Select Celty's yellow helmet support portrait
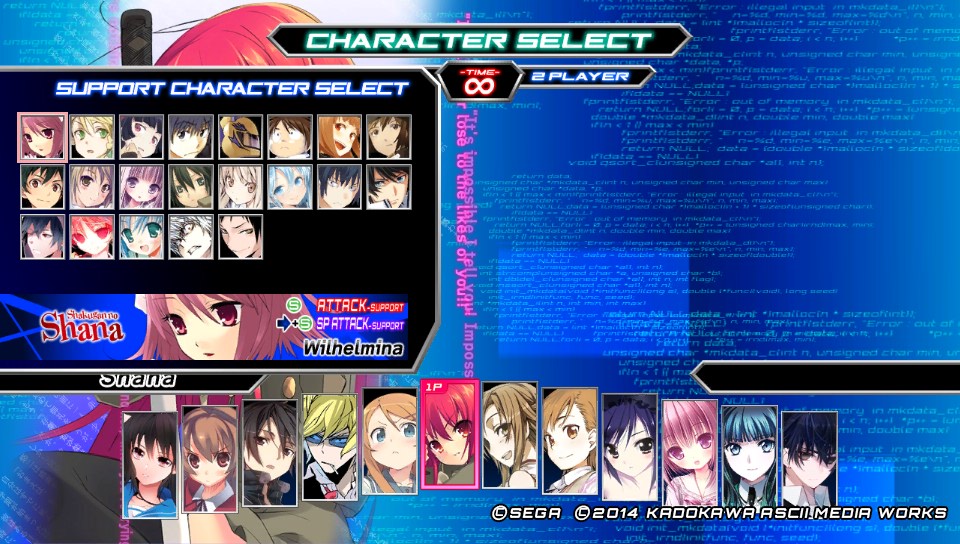The width and height of the screenshot is (960, 544). (240, 137)
